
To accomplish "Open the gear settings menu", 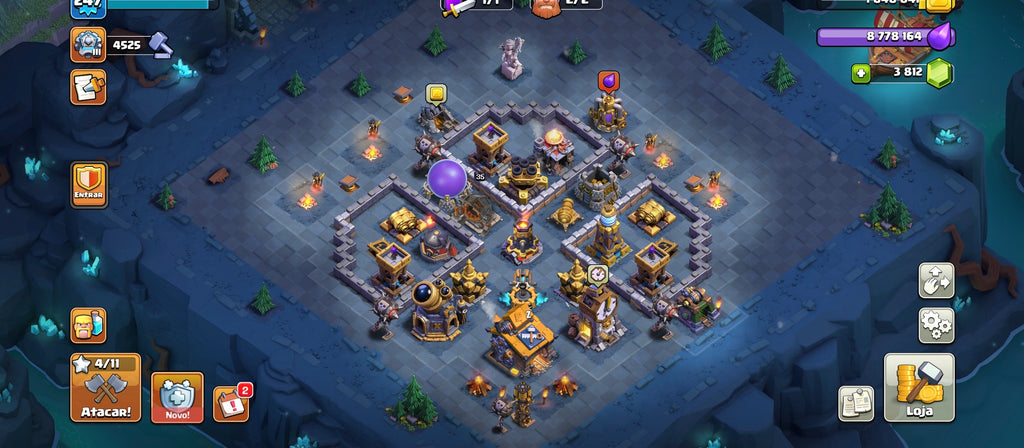I will [936, 325].
